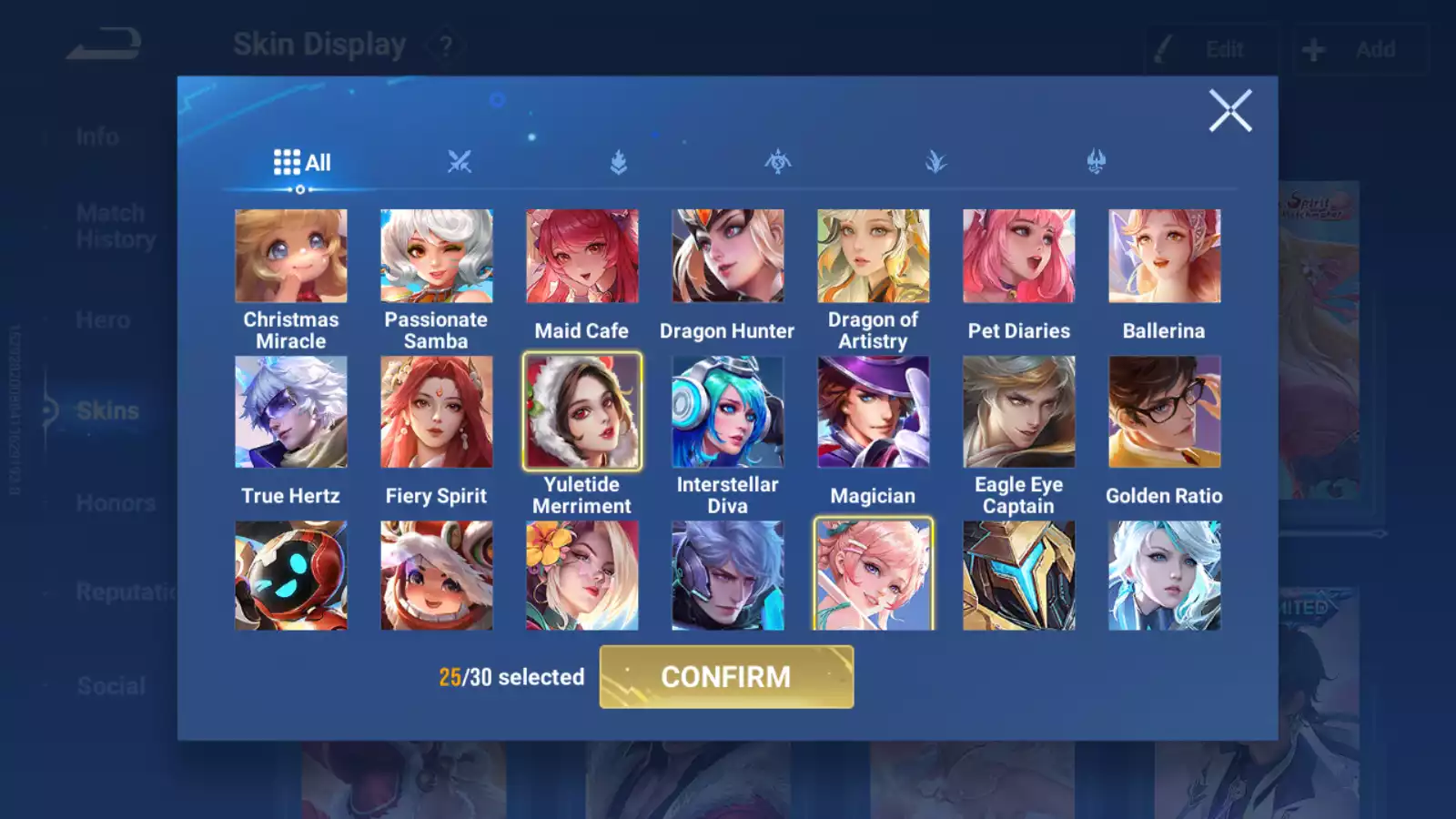
Task: Pick the Maid Cafe skin
Action: click(582, 257)
